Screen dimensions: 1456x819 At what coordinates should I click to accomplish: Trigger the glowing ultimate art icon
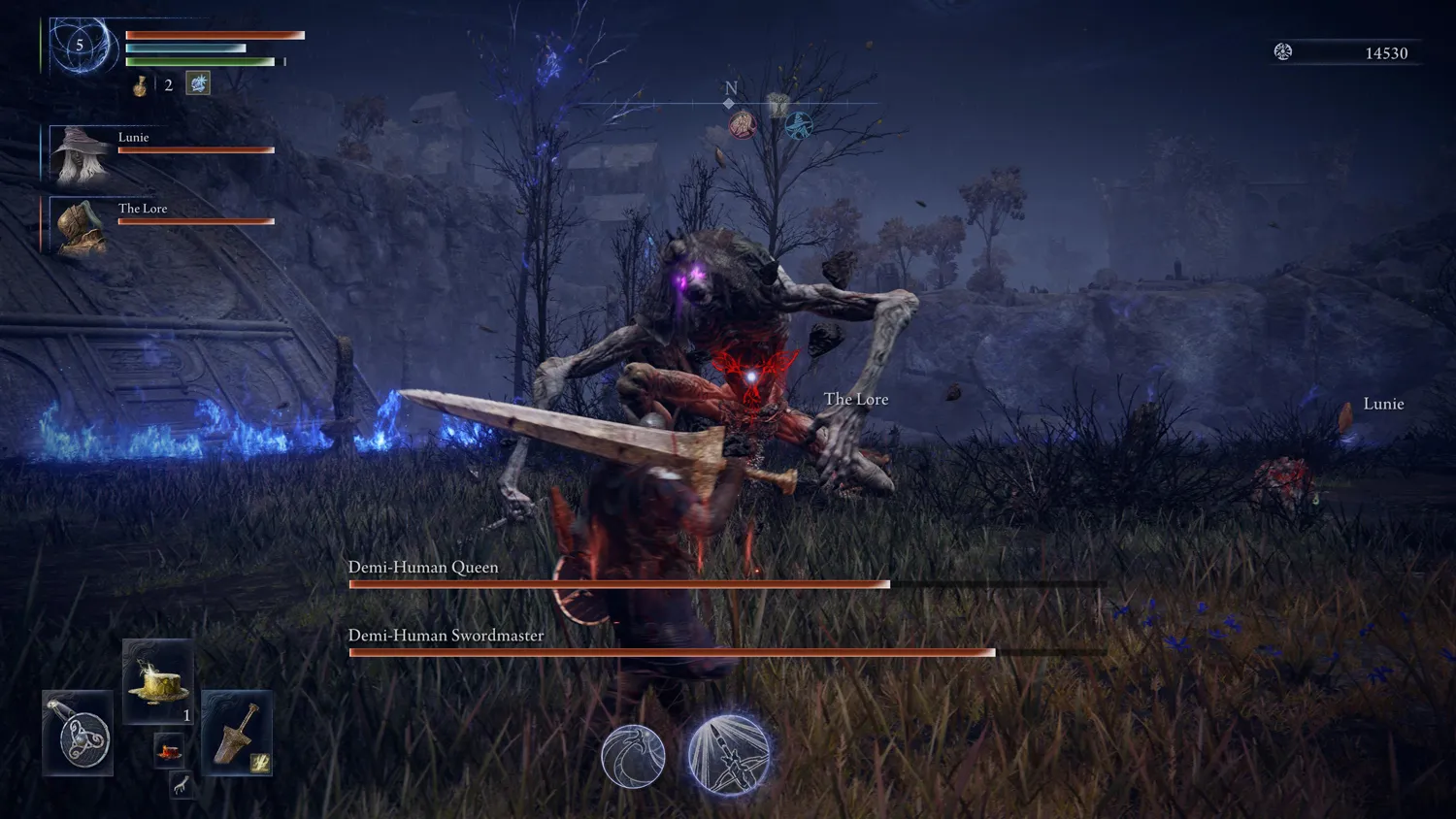coord(729,754)
